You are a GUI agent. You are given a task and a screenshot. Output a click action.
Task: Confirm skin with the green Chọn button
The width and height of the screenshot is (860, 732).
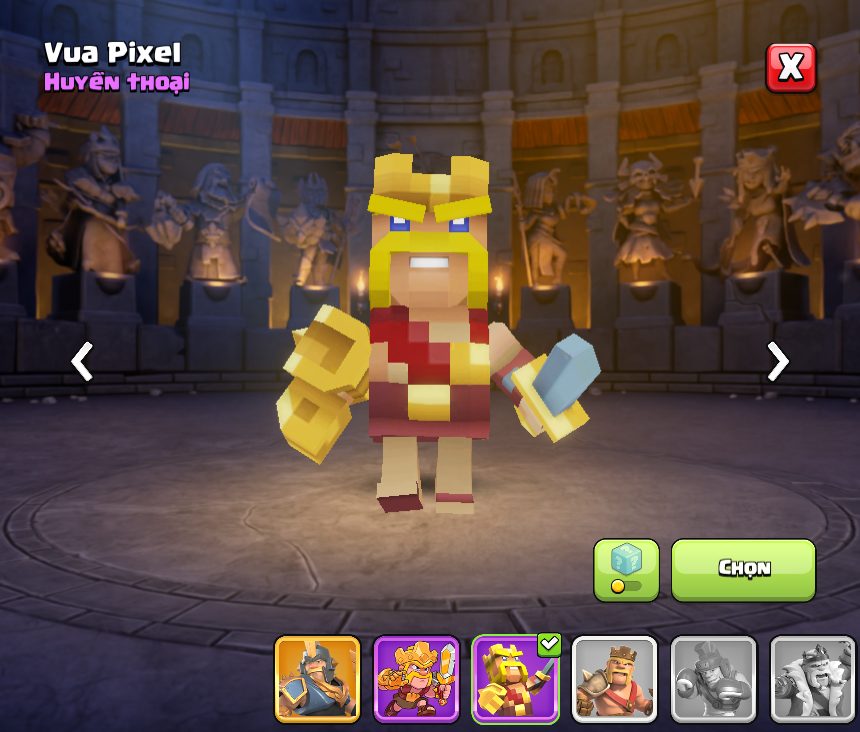point(743,569)
